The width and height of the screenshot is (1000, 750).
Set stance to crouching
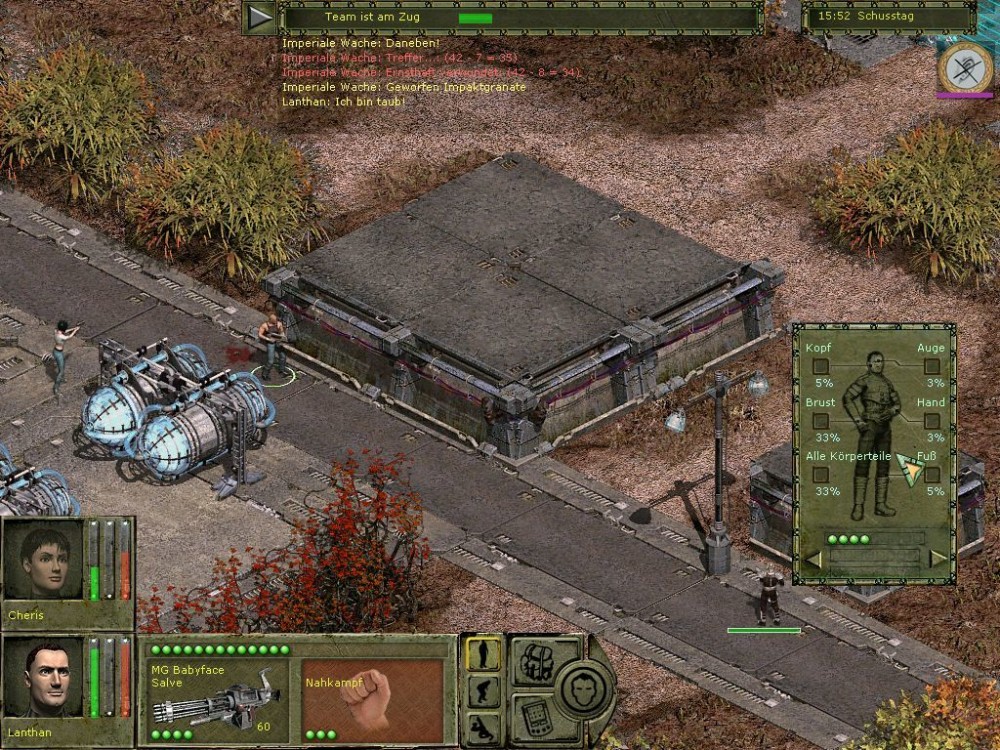[484, 691]
